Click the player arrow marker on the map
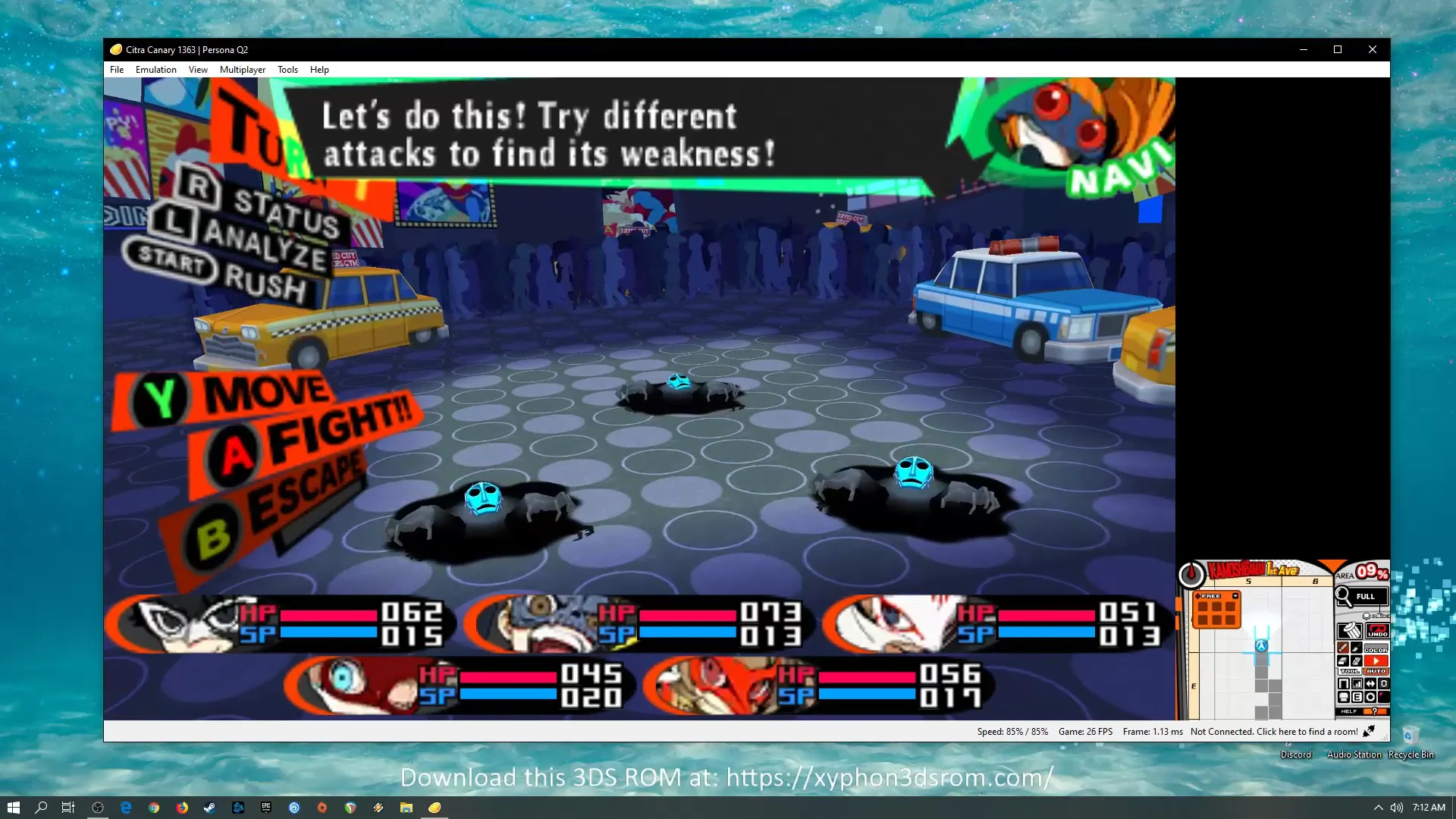Viewport: 1456px width, 819px height. pos(1261,646)
